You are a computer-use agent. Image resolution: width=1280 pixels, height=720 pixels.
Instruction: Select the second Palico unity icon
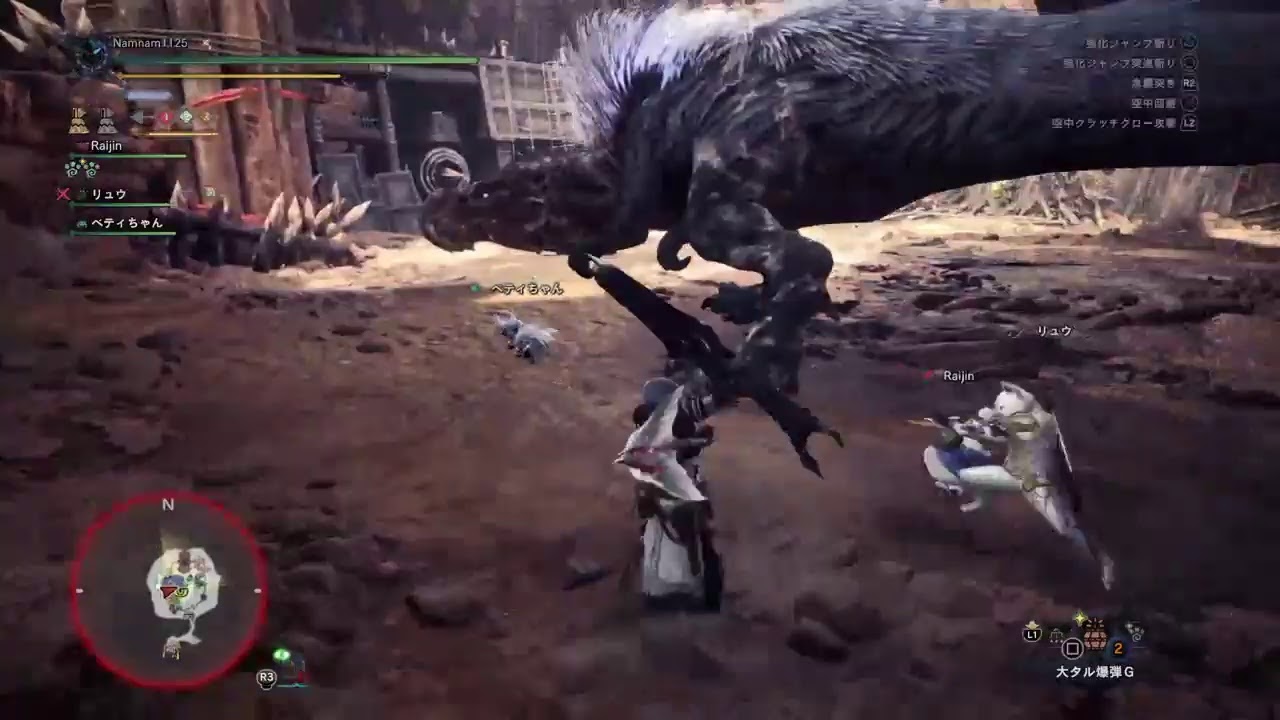click(106, 120)
